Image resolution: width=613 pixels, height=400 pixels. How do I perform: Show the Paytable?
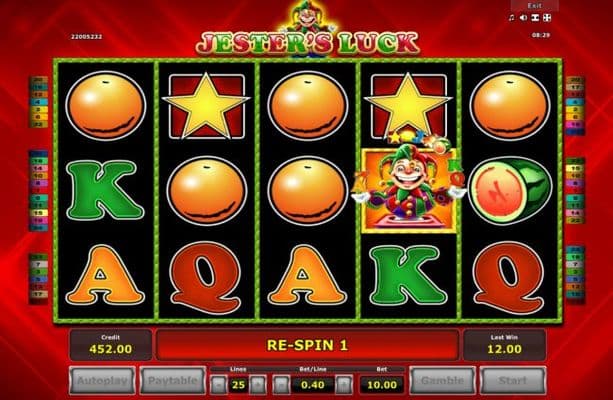click(x=176, y=381)
